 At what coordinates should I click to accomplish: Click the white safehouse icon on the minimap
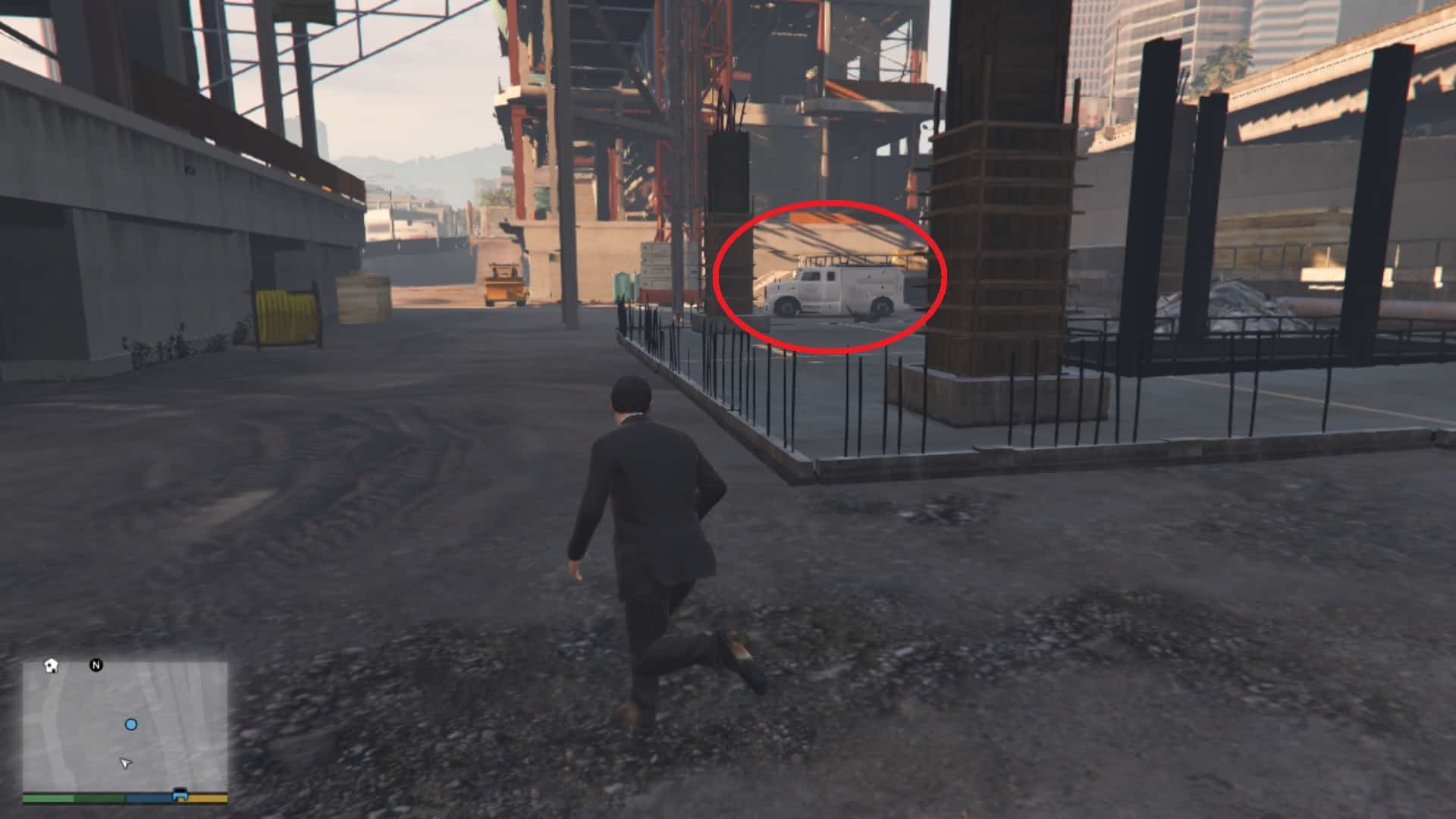click(x=52, y=665)
